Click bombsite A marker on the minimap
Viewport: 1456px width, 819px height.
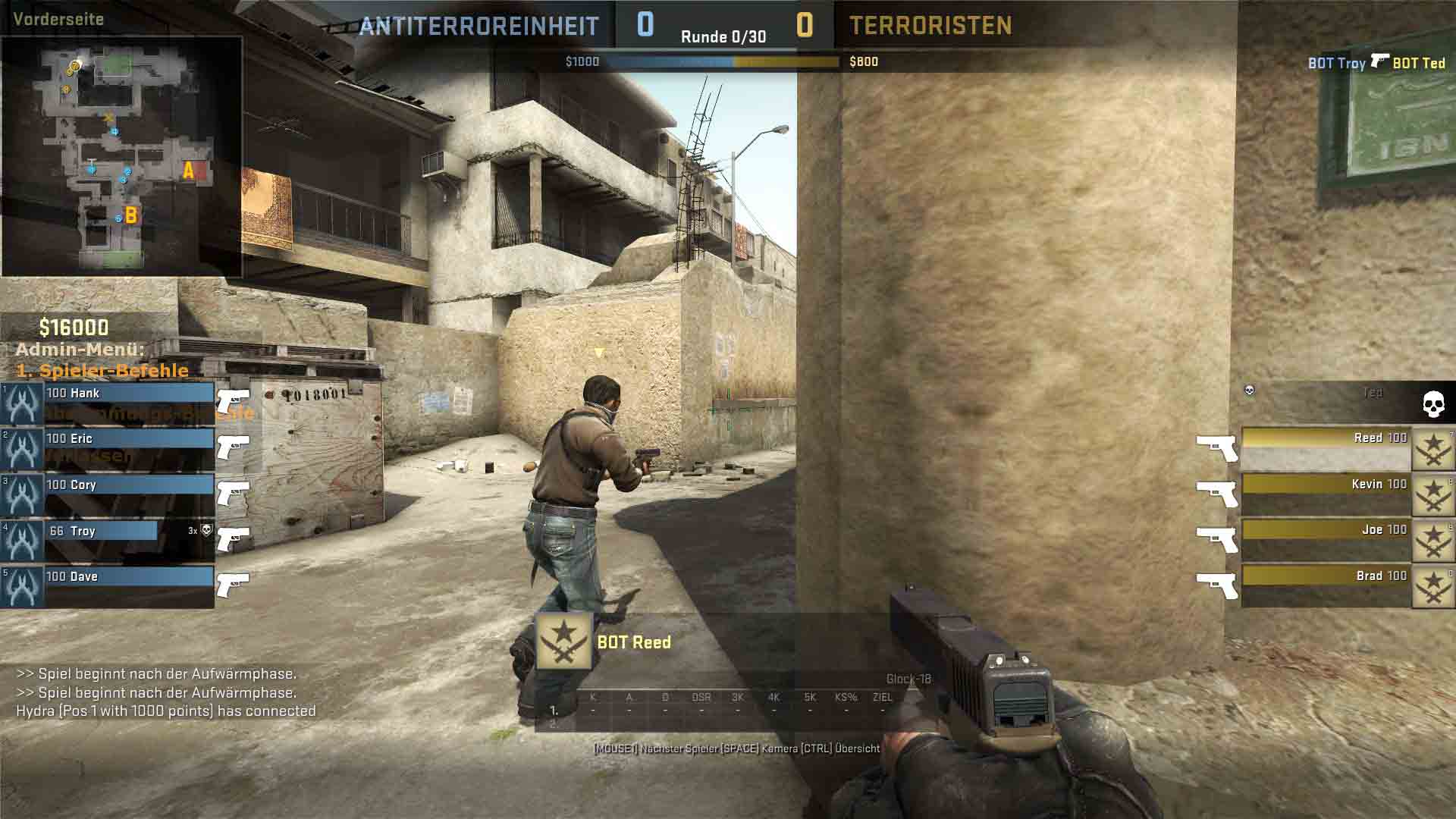coord(188,171)
